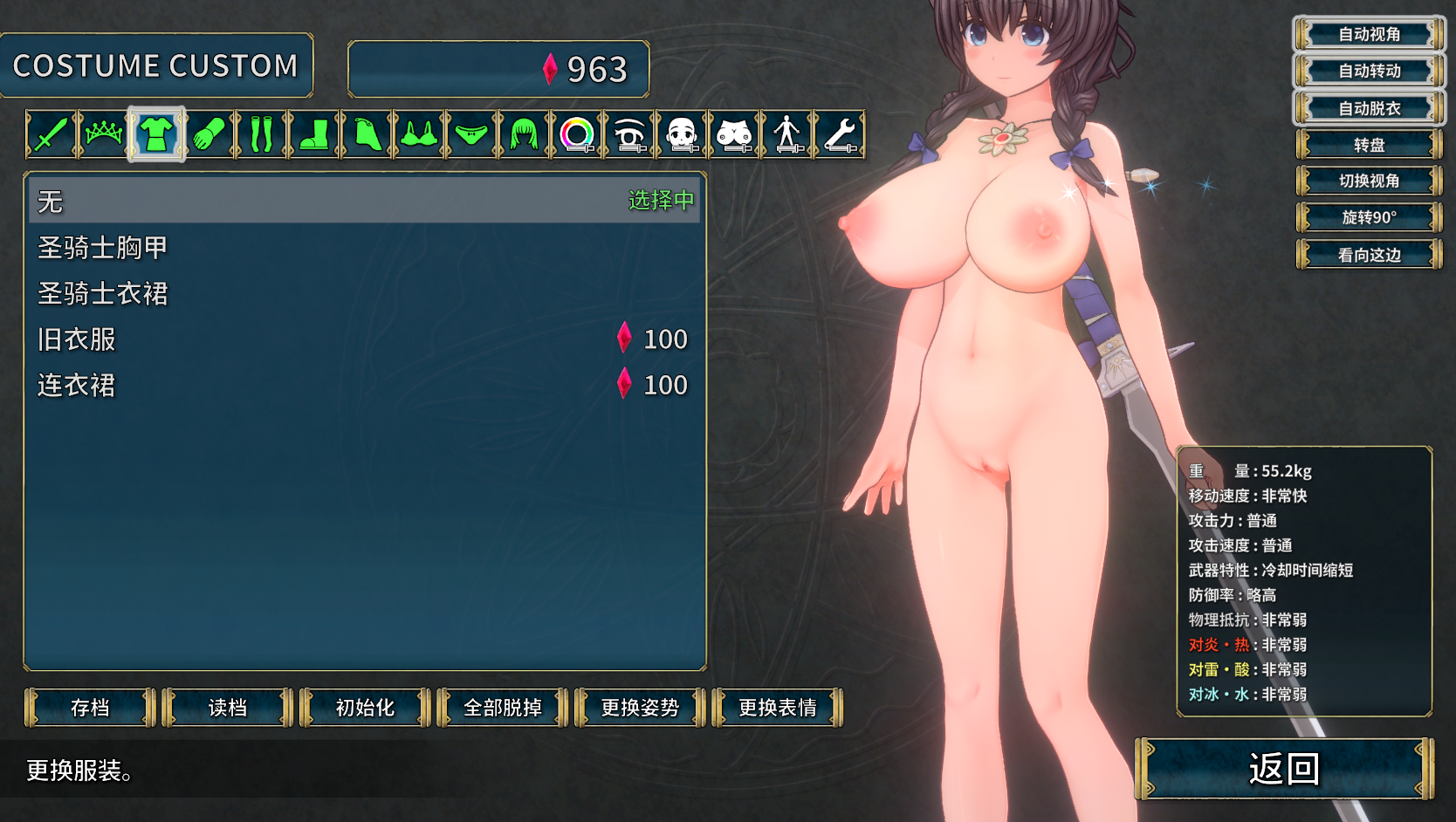Click the 存档 save button
The image size is (1456, 822).
pos(90,708)
